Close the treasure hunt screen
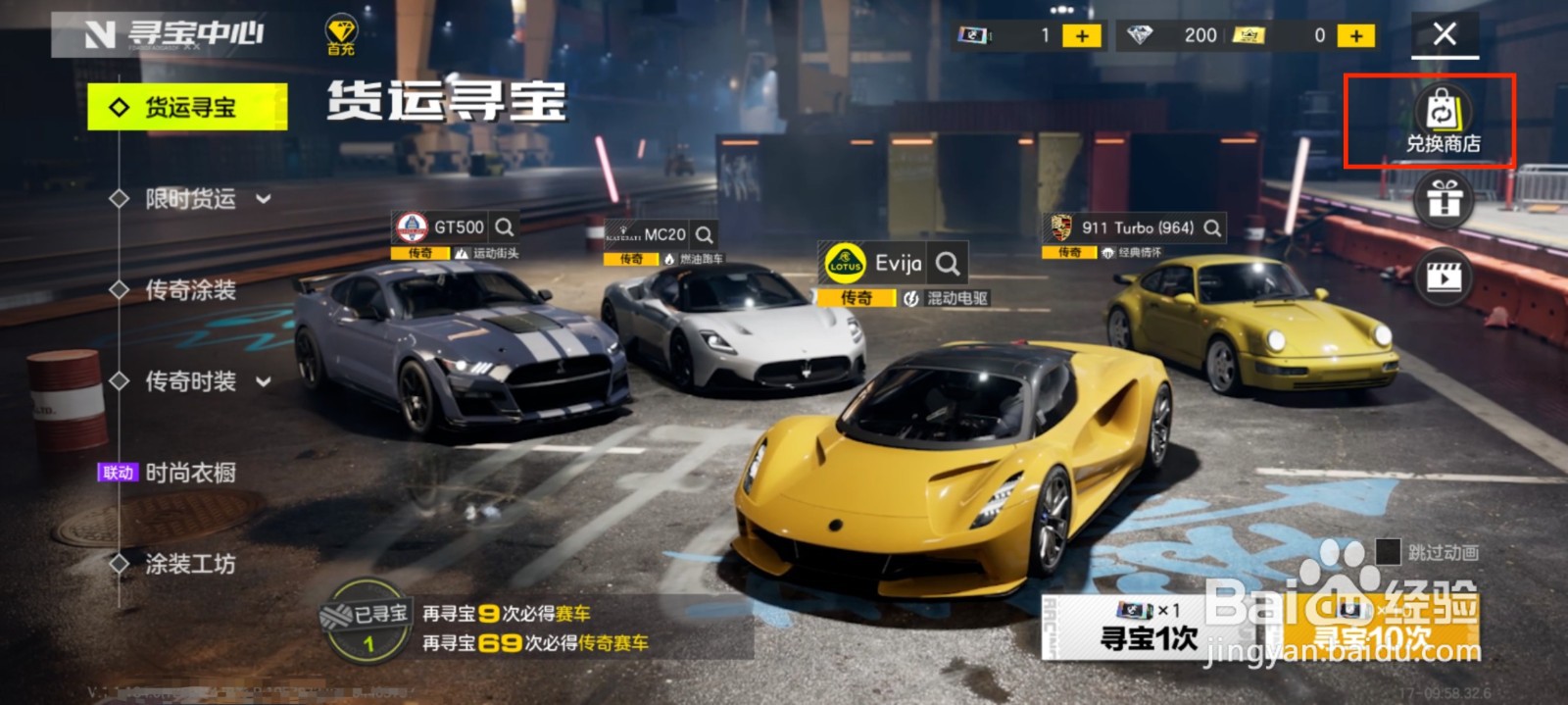This screenshot has height=705, width=1568. tap(1445, 34)
